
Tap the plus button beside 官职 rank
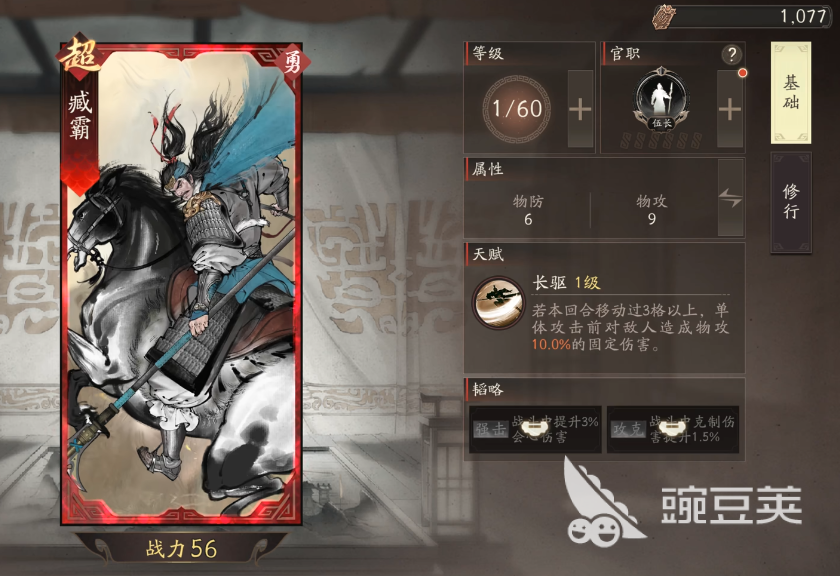pos(729,109)
